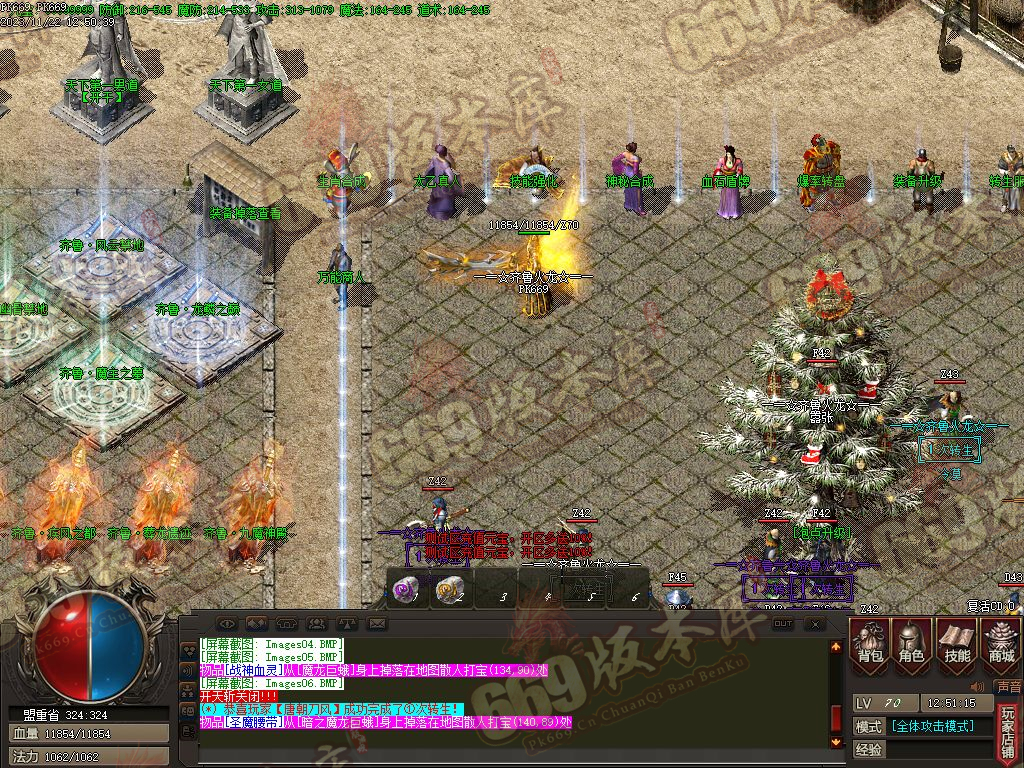The width and height of the screenshot is (1024, 768).
Task: Open the envelope mail icon
Action: 377,624
